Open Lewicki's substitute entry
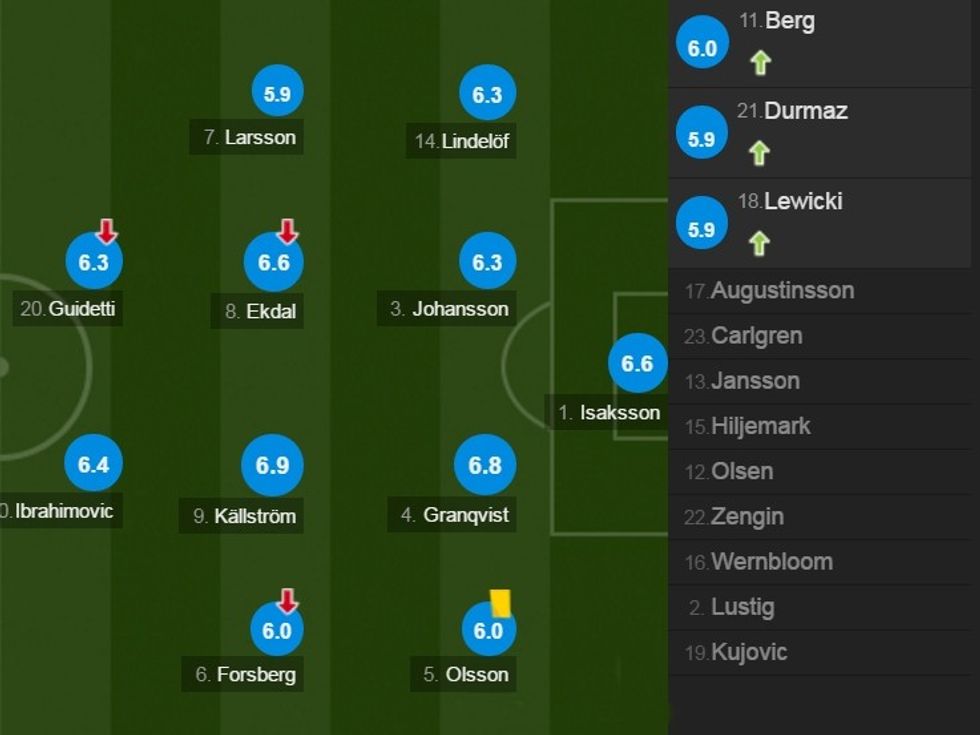 tap(803, 201)
